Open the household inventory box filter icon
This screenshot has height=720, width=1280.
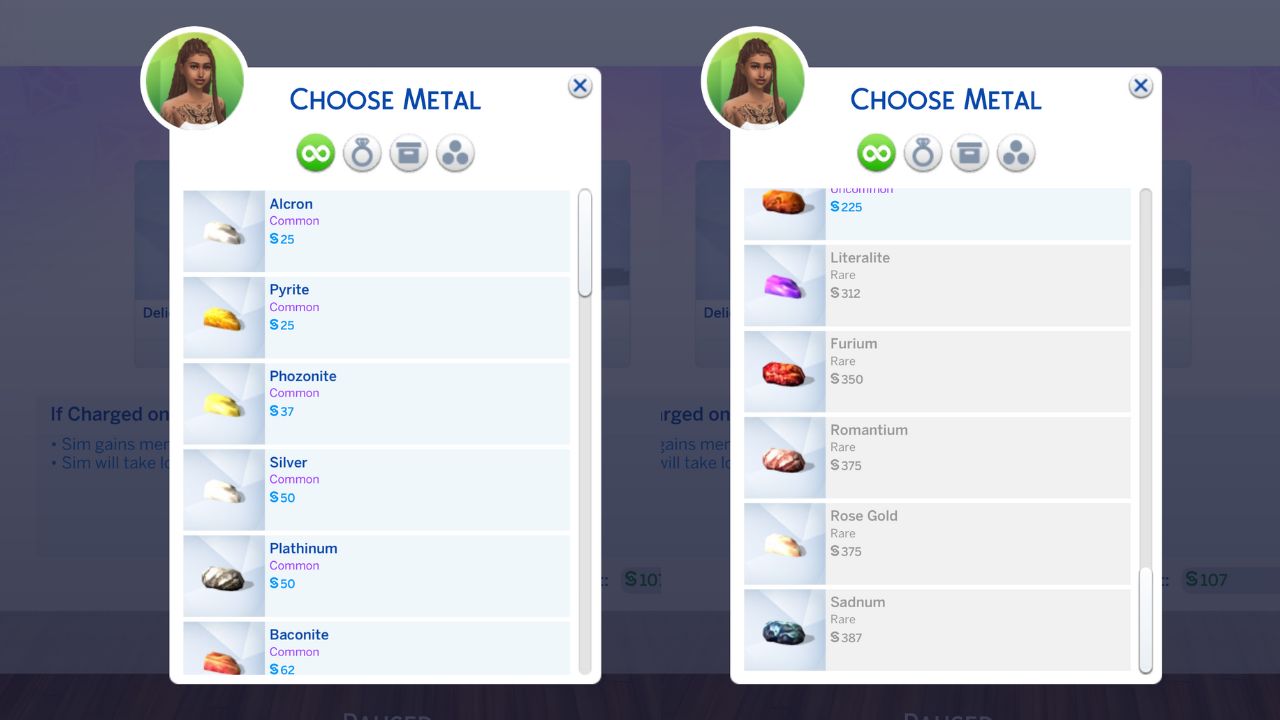408,152
